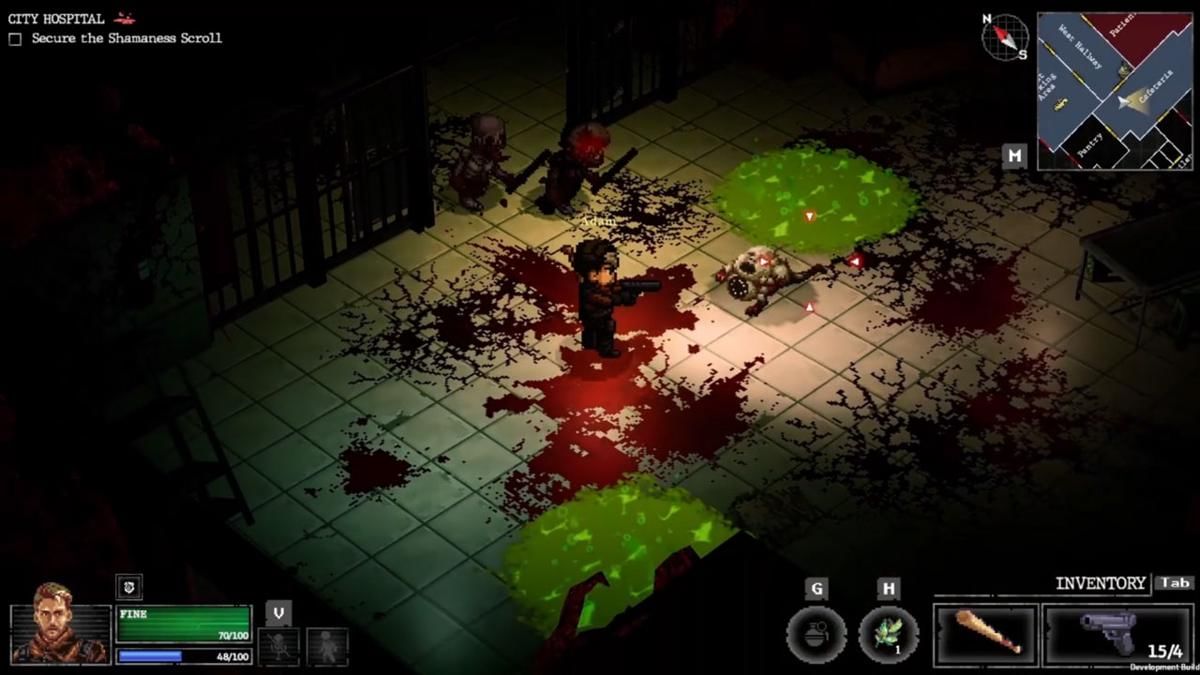Viewport: 1200px width, 675px height.
Task: Use the grenade quick slot
Action: click(x=816, y=635)
